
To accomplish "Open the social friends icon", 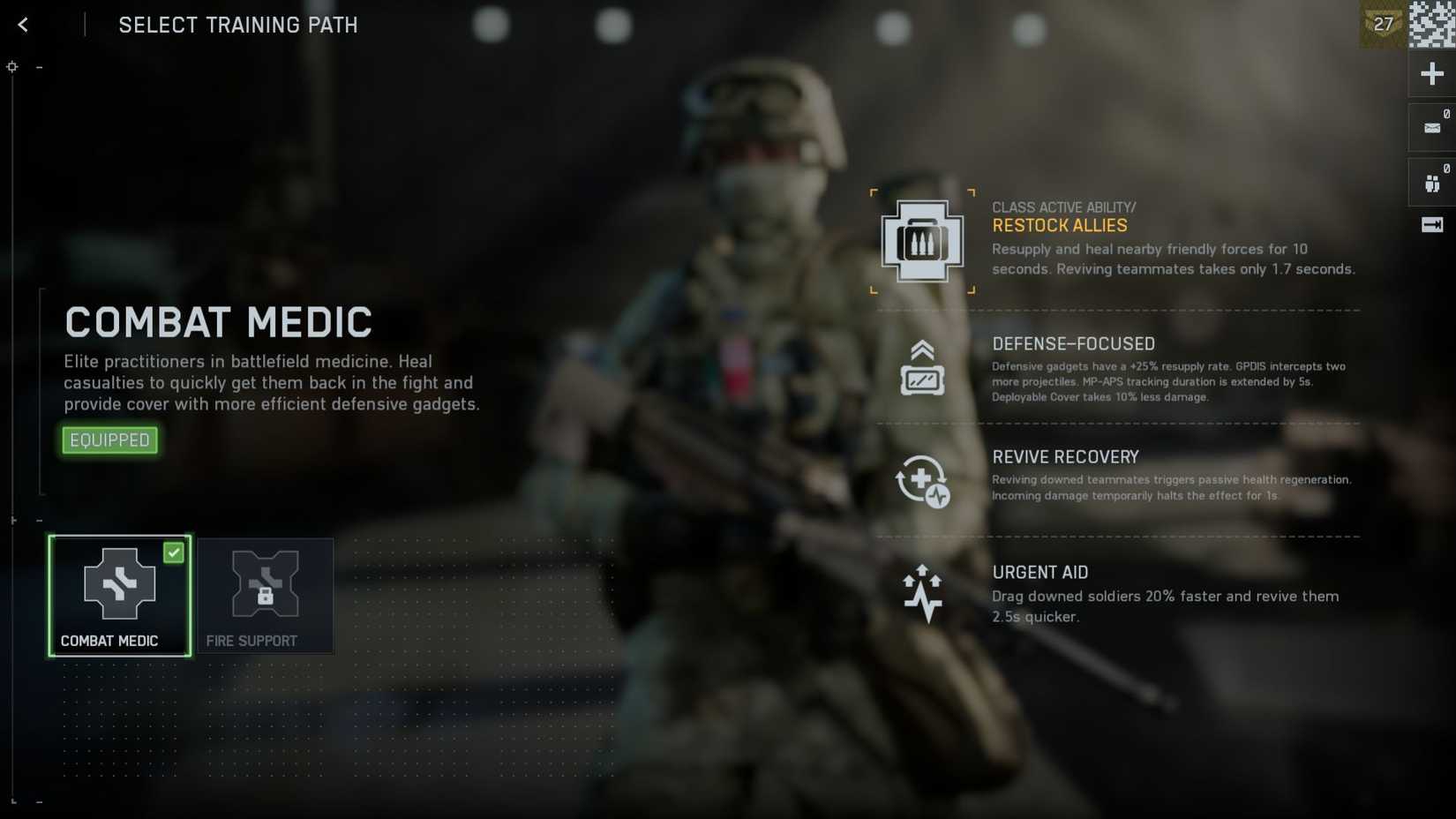I will pos(1430,182).
